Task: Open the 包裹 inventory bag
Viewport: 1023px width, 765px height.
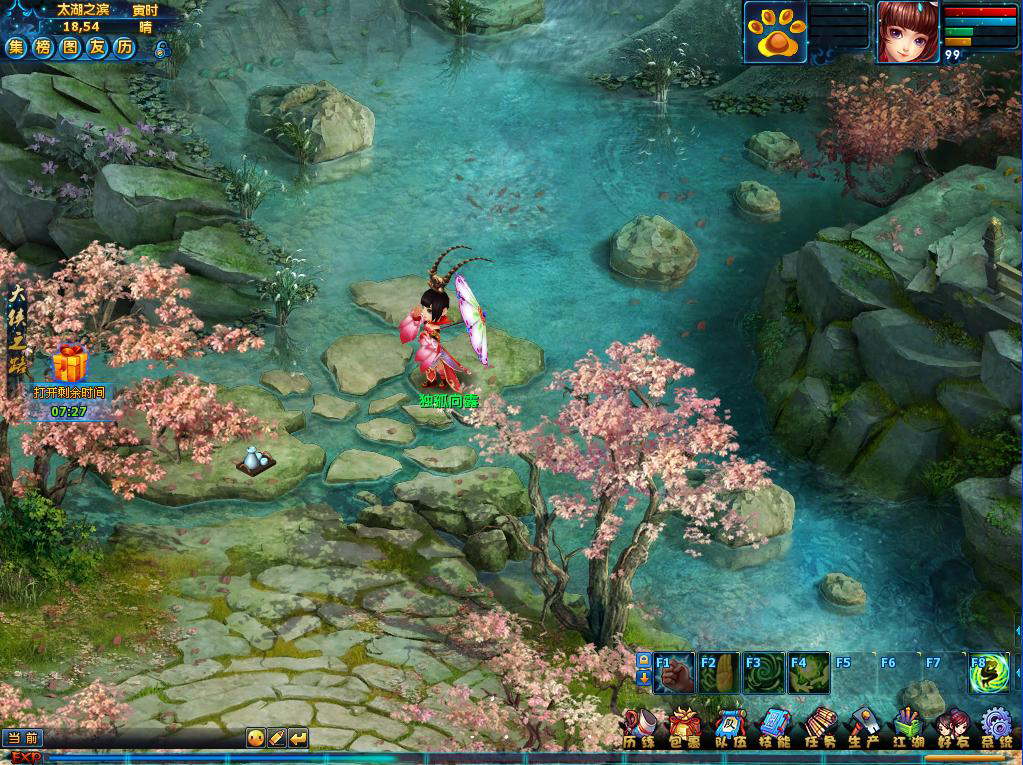Action: 685,729
